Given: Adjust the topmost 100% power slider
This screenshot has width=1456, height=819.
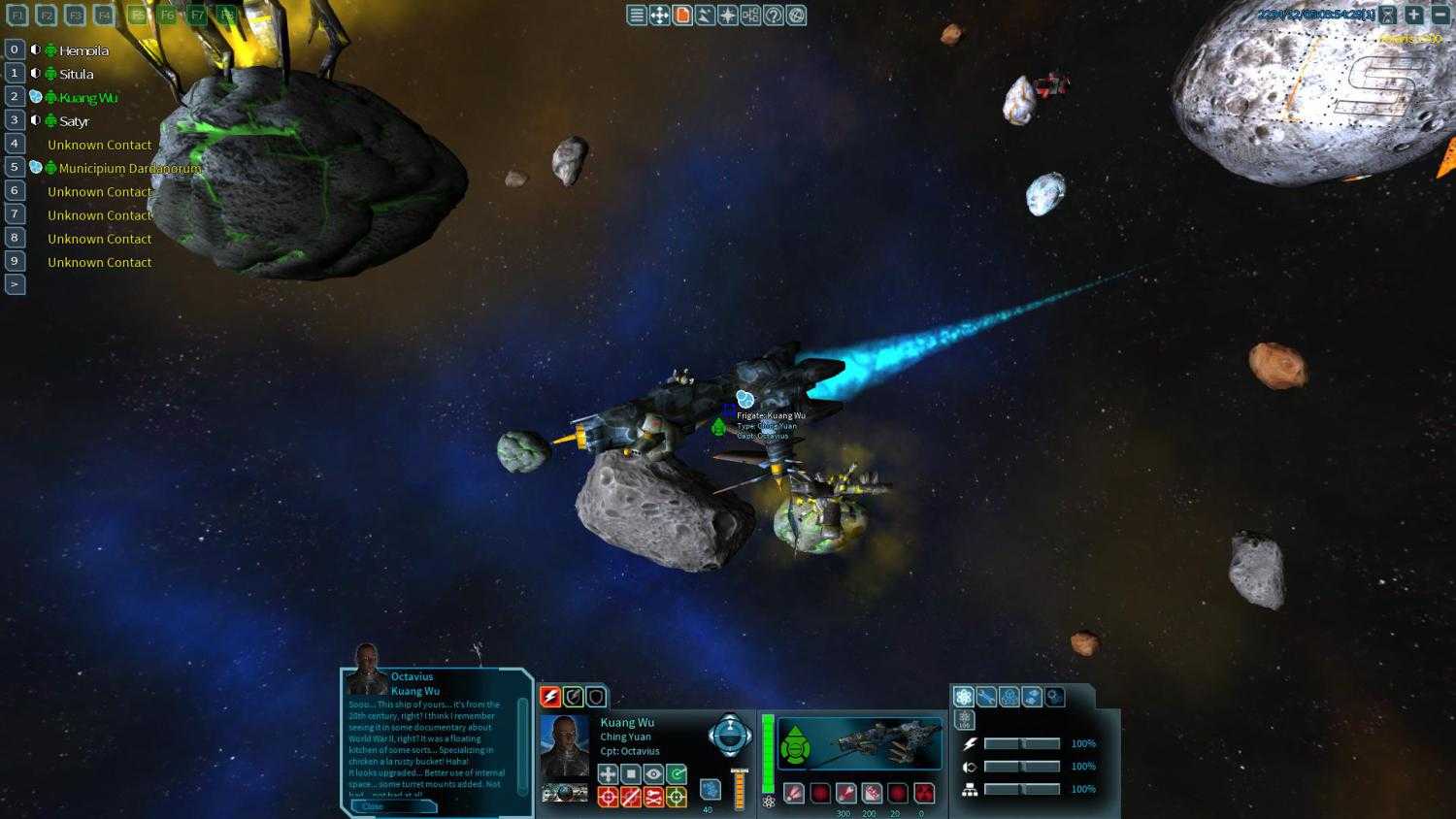Looking at the screenshot, I should click(1022, 743).
